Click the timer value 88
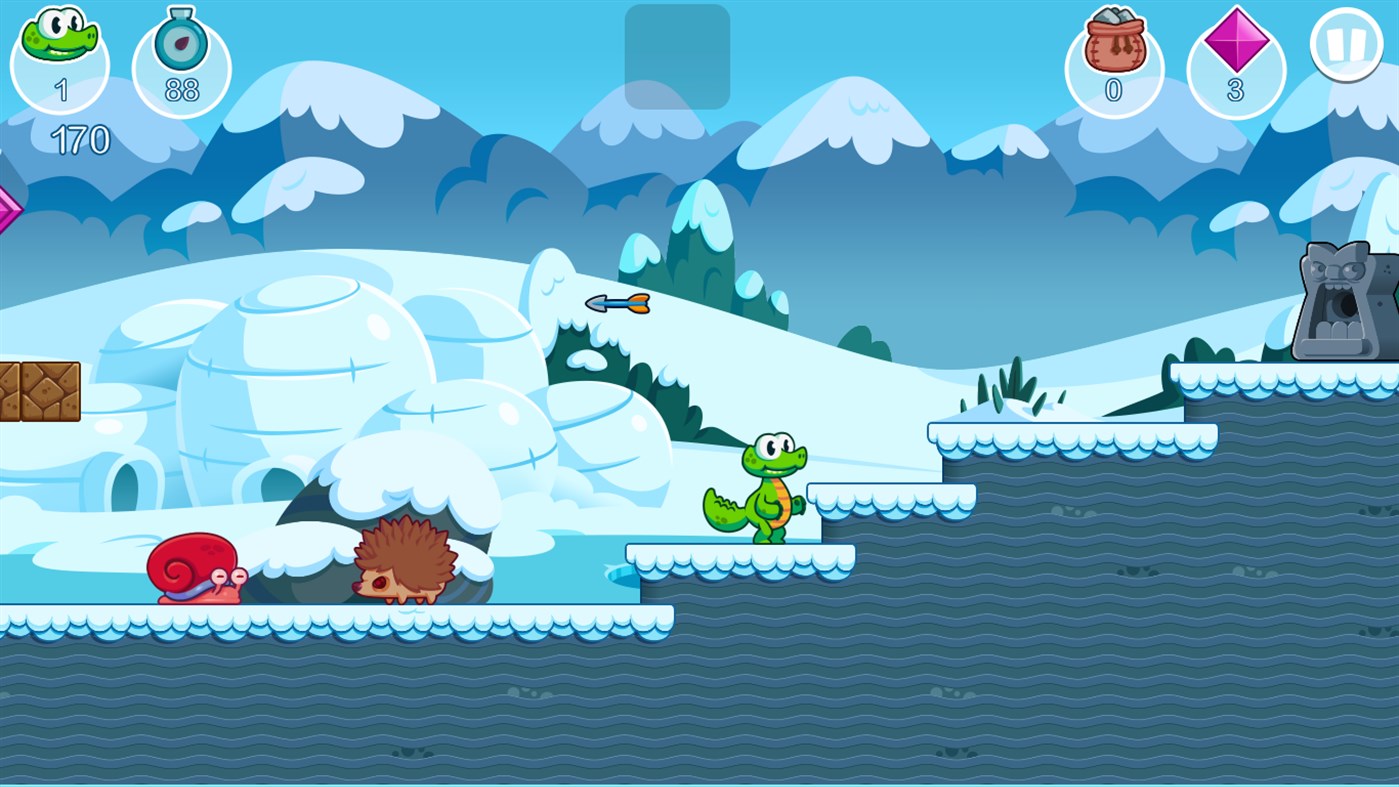The height and width of the screenshot is (787, 1399). [181, 90]
